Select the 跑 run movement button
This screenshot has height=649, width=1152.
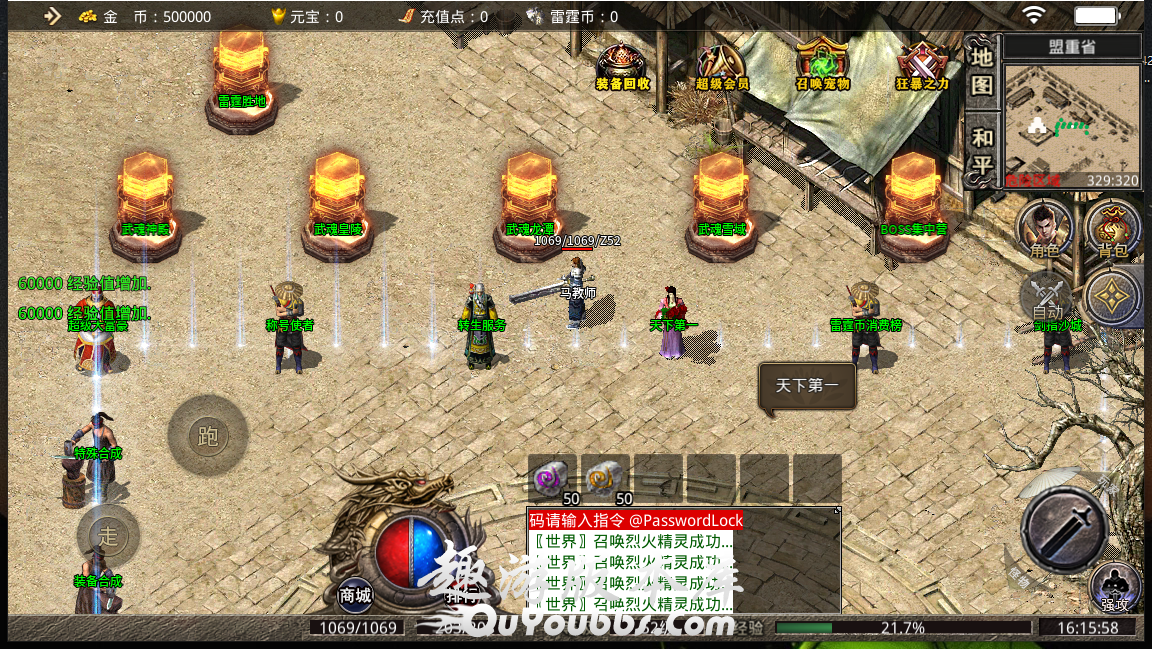point(208,436)
